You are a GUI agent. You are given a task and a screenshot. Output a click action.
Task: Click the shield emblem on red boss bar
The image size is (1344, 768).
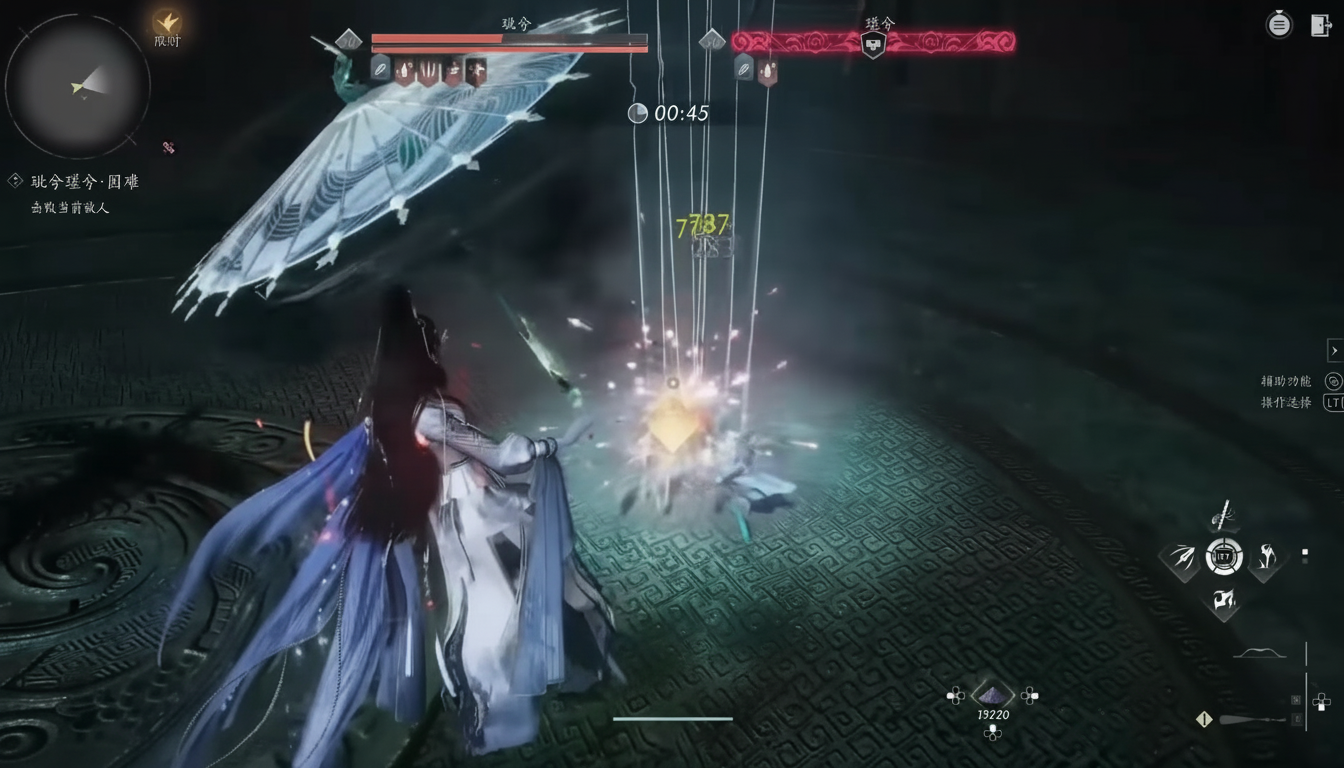873,44
